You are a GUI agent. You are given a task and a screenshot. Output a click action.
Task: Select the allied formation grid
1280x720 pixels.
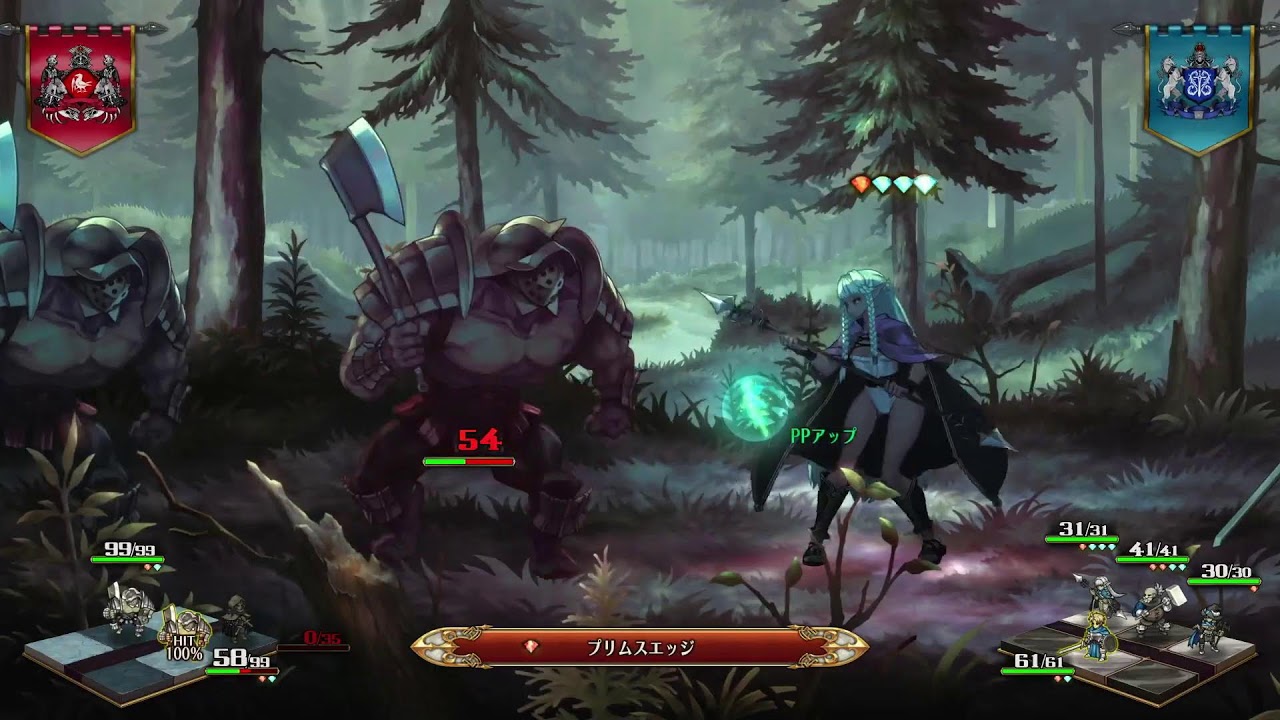click(x=1130, y=645)
